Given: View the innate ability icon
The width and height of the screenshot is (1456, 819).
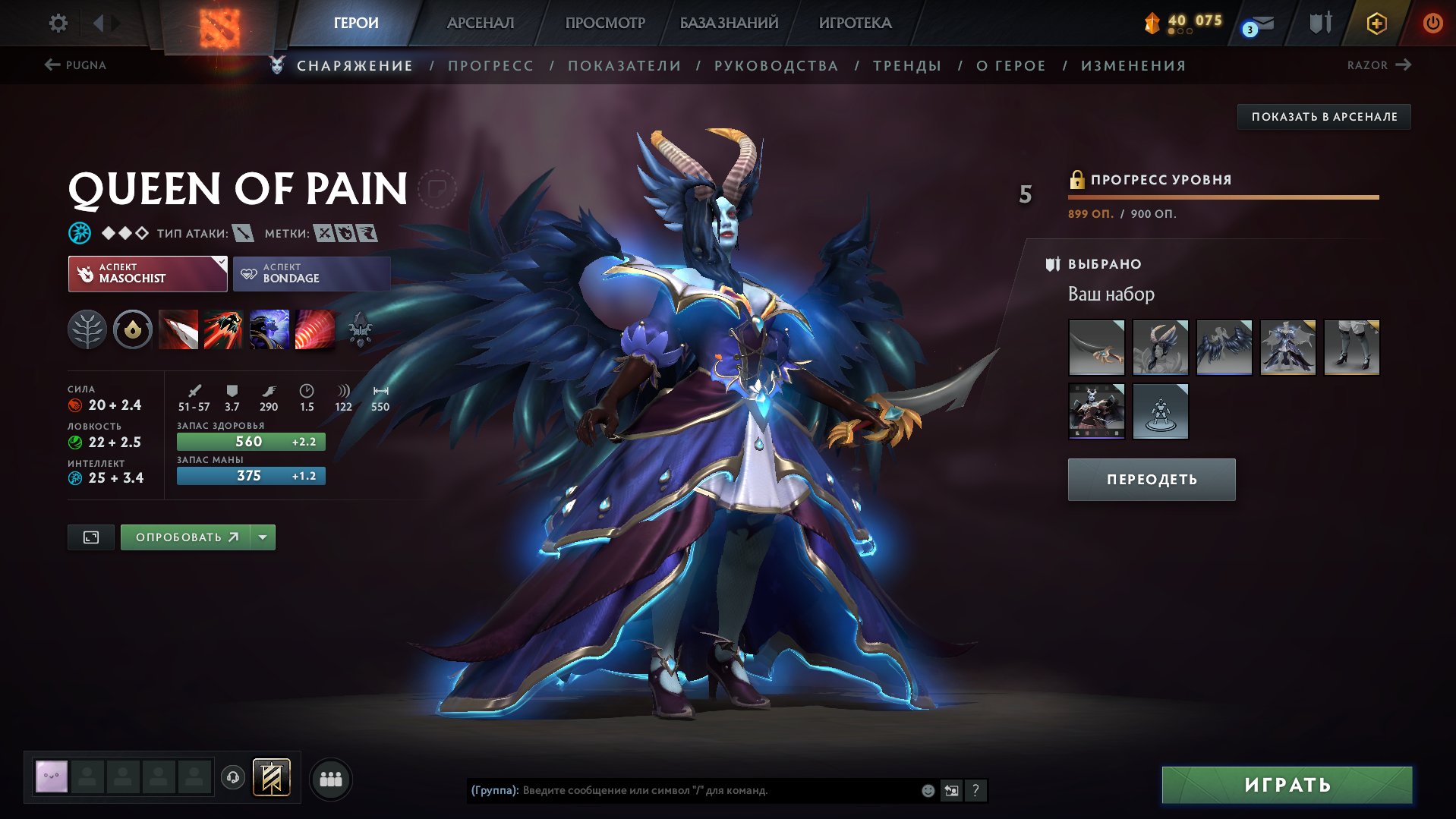Looking at the screenshot, I should [x=133, y=329].
